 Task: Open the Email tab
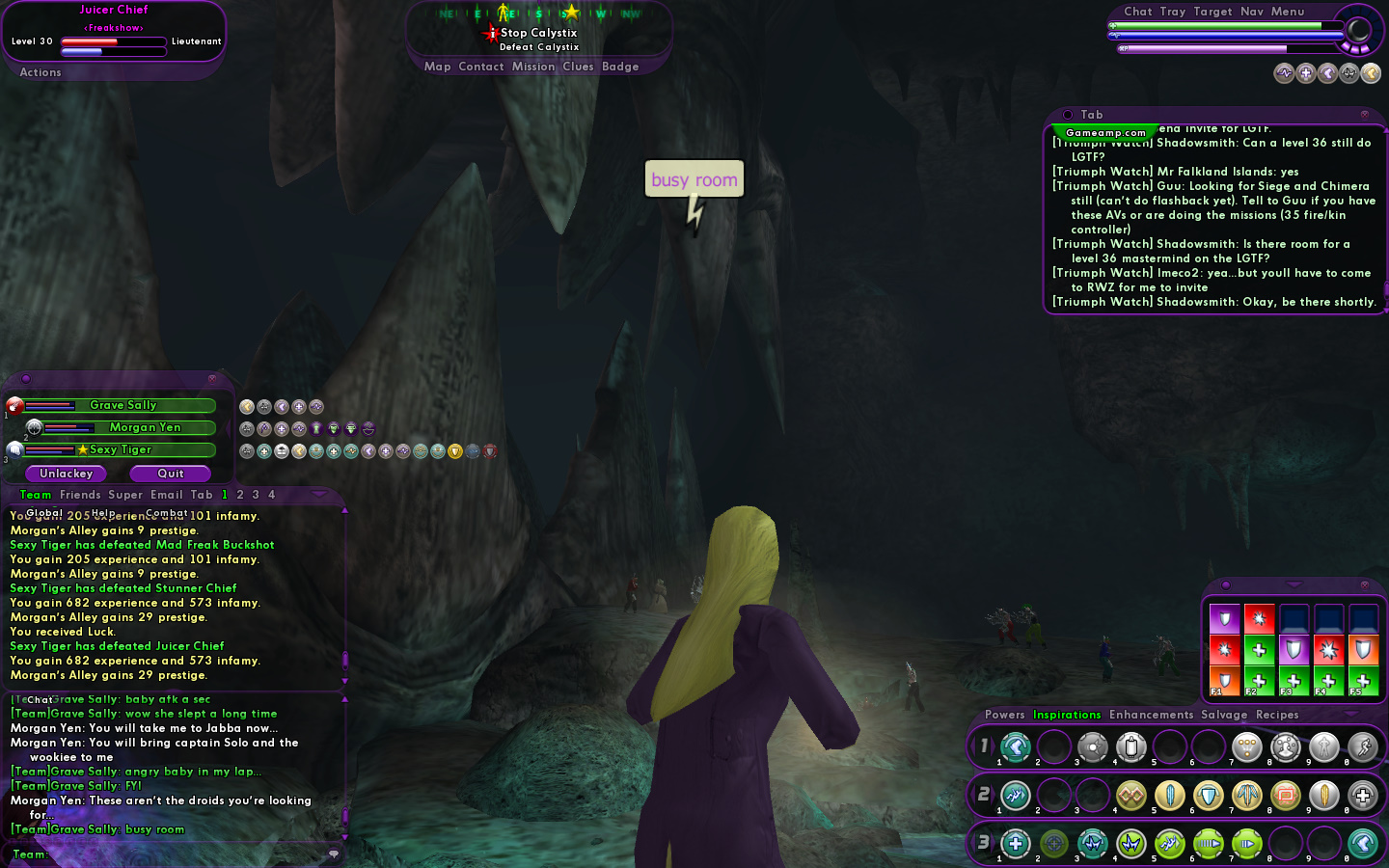(167, 495)
